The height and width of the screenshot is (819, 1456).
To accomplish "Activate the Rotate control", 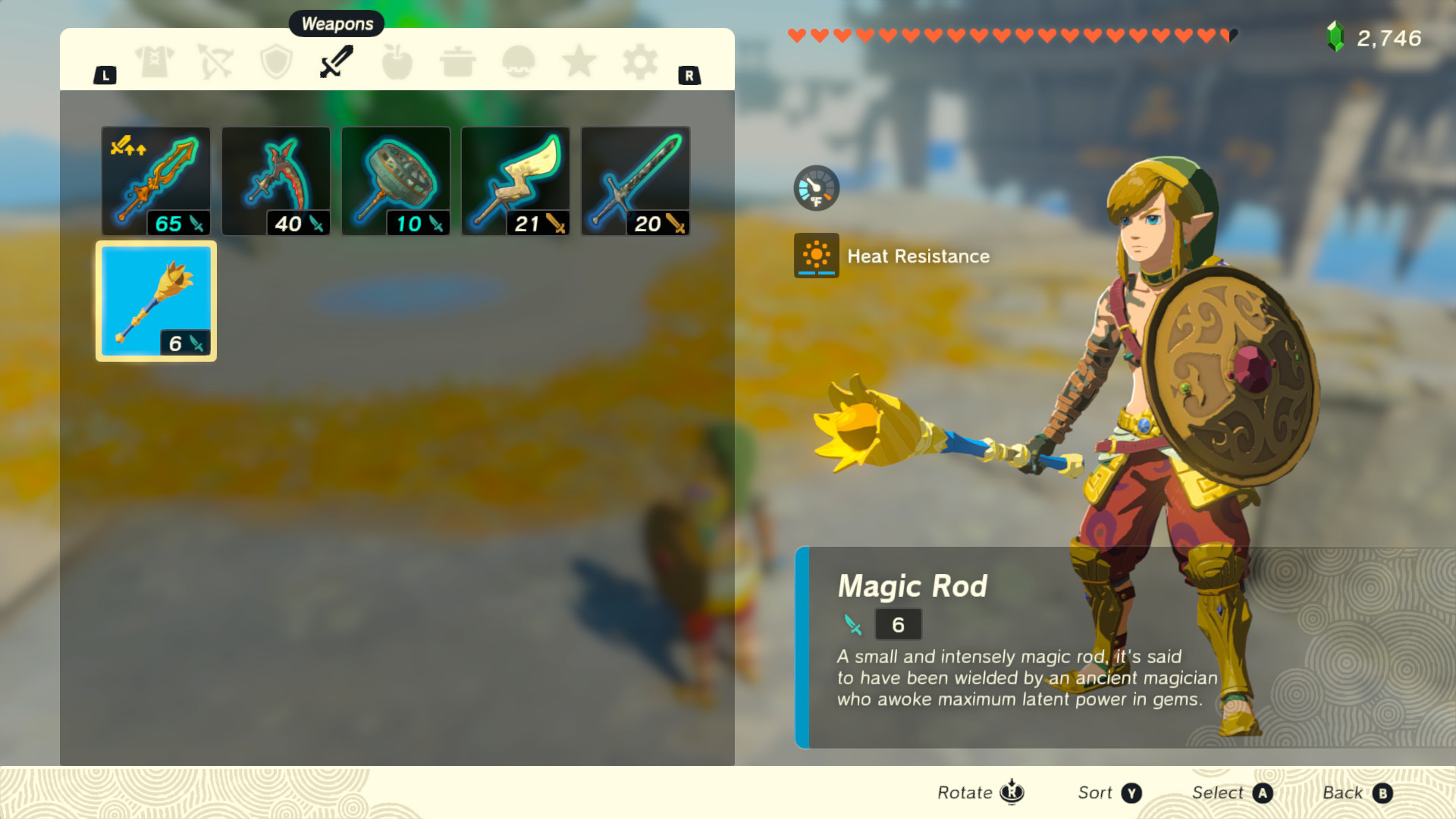I will coord(979,792).
